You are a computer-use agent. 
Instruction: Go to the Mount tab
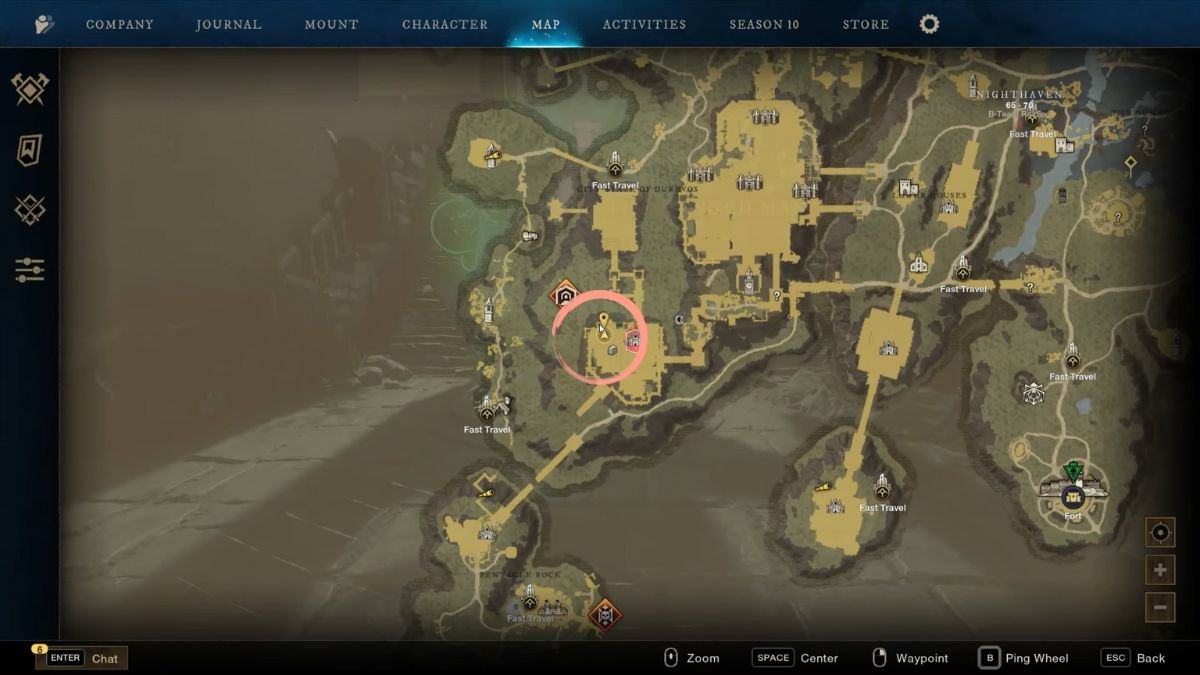click(x=331, y=24)
